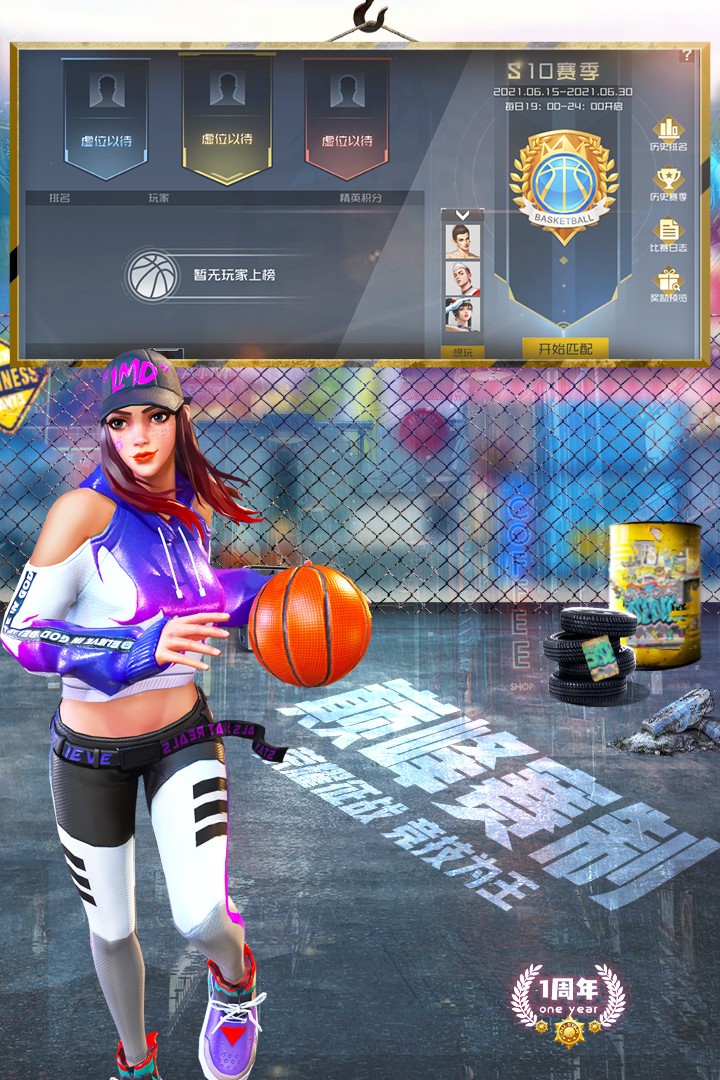The image size is (720, 1080).
Task: Open the 比赛日志 match log
Action: pyautogui.click(x=668, y=236)
